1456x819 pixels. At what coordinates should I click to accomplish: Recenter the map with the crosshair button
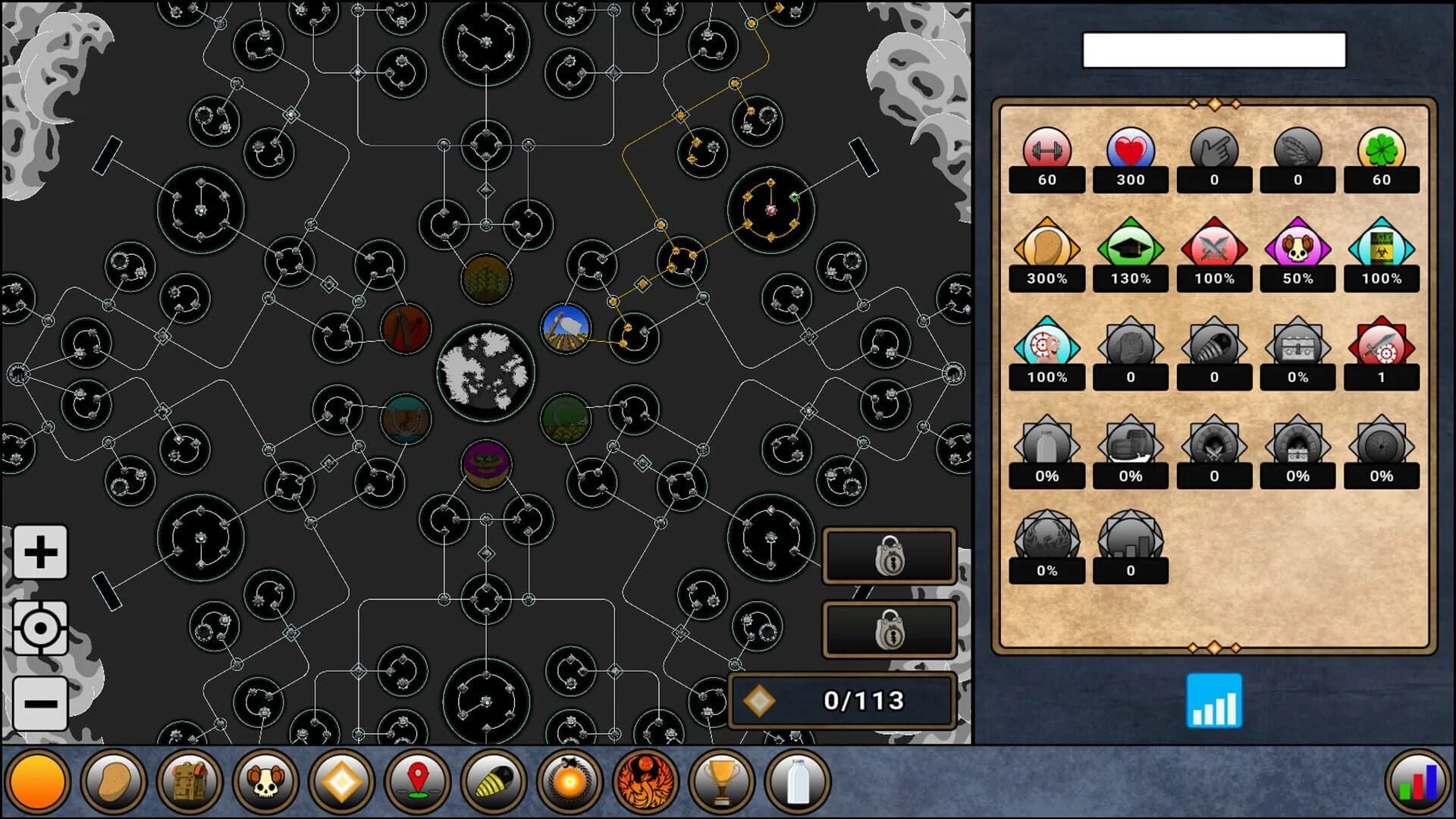coord(40,628)
